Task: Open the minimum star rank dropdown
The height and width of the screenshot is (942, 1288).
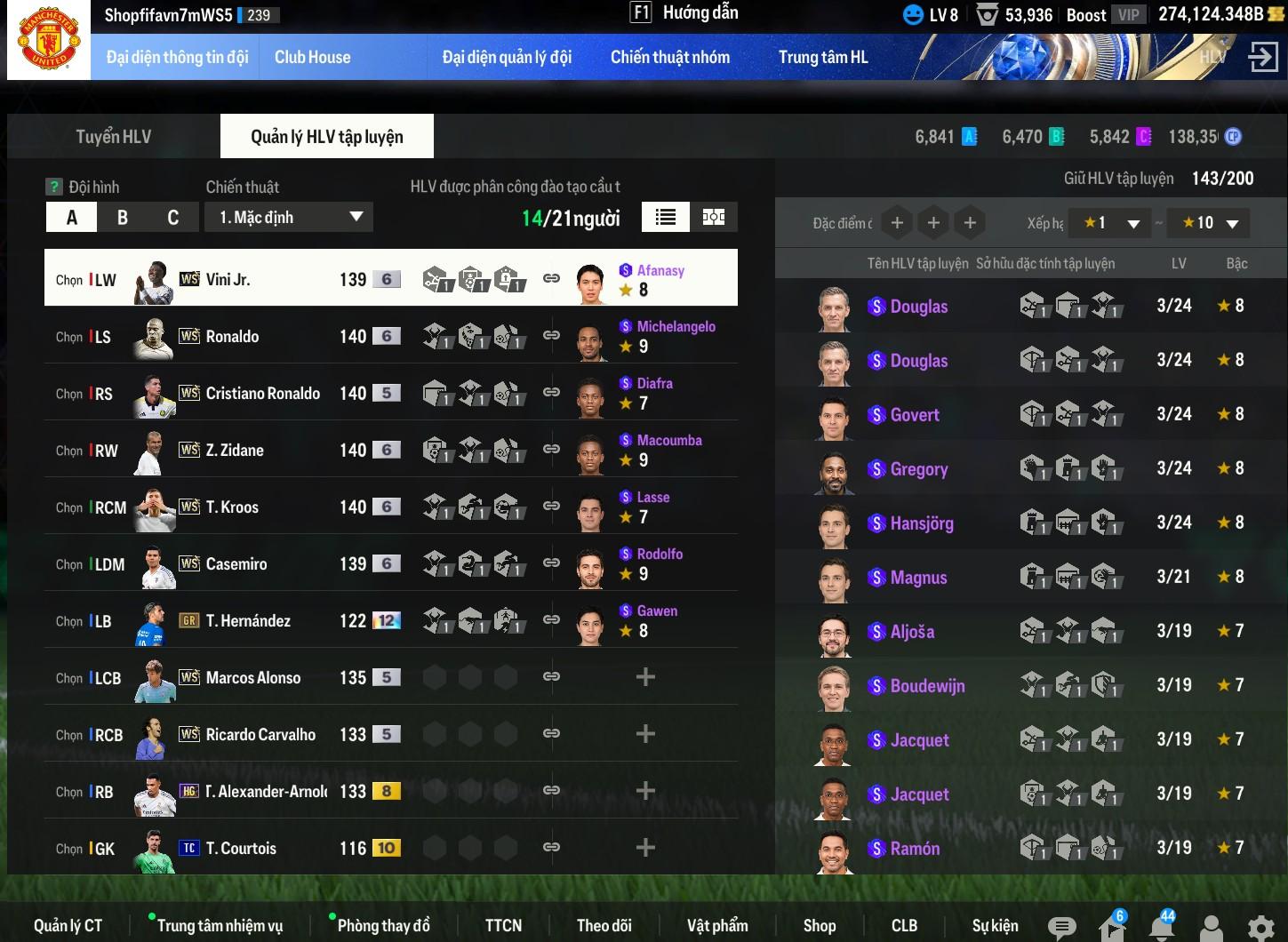Action: pos(1111,223)
